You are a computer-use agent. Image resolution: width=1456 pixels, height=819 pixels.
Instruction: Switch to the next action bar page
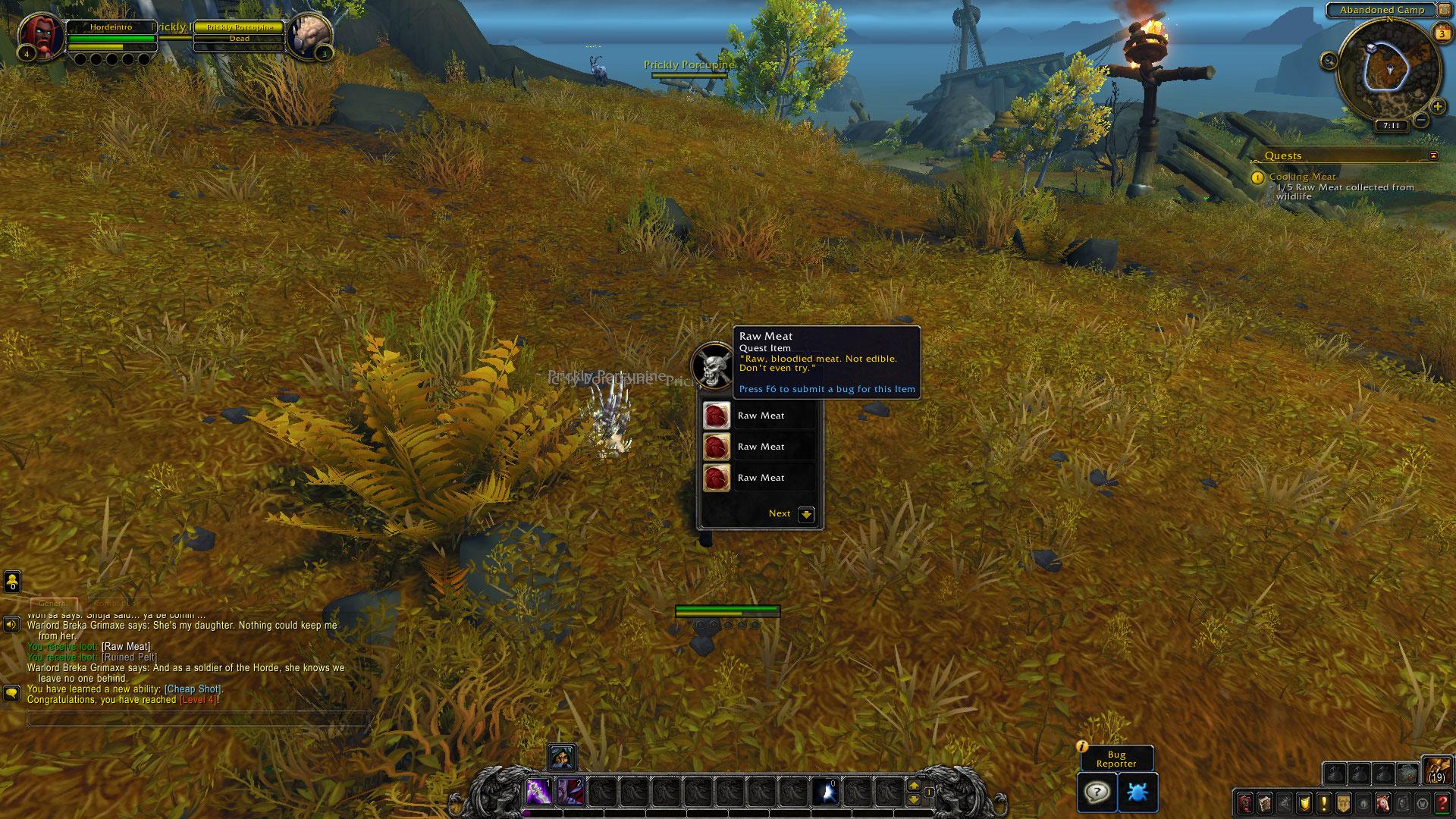tap(914, 786)
